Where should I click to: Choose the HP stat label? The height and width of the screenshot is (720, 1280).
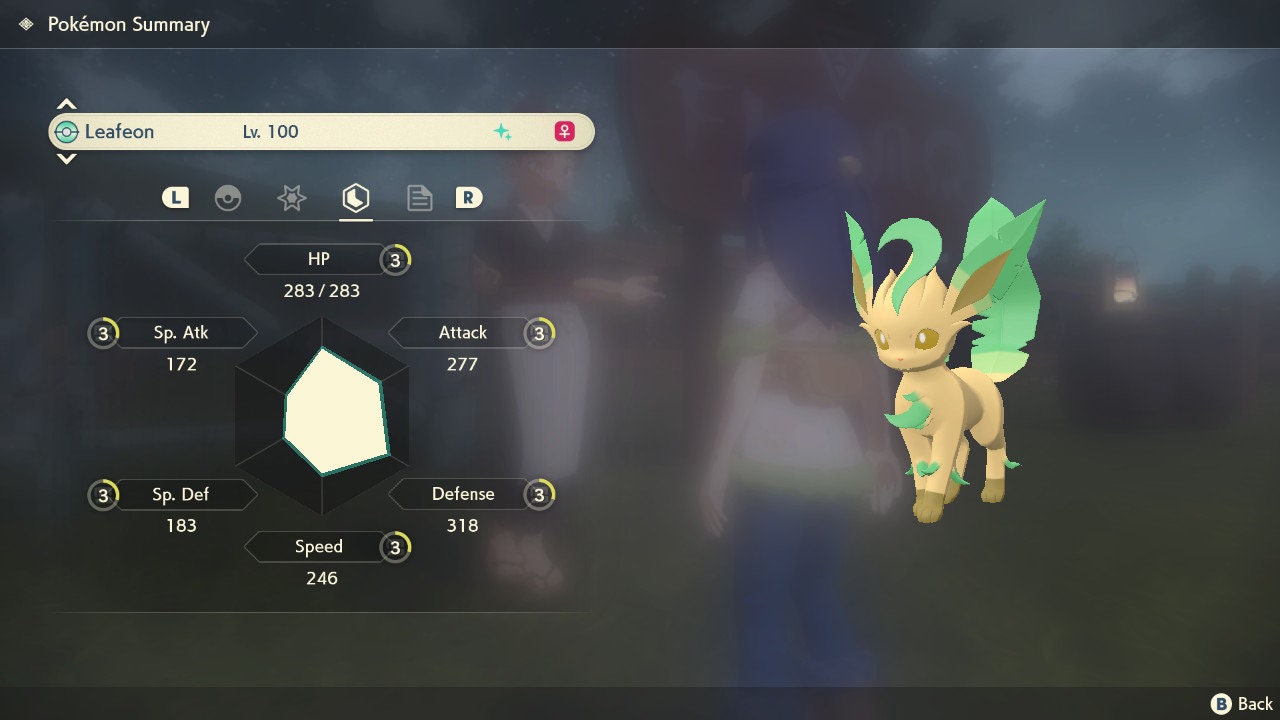tap(318, 260)
